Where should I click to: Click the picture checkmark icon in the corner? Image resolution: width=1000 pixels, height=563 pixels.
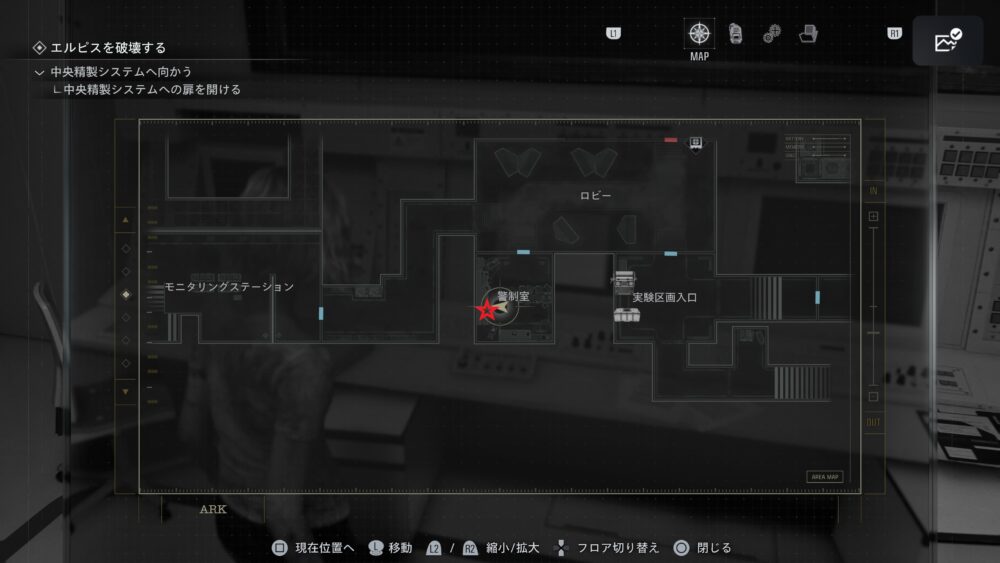click(947, 41)
